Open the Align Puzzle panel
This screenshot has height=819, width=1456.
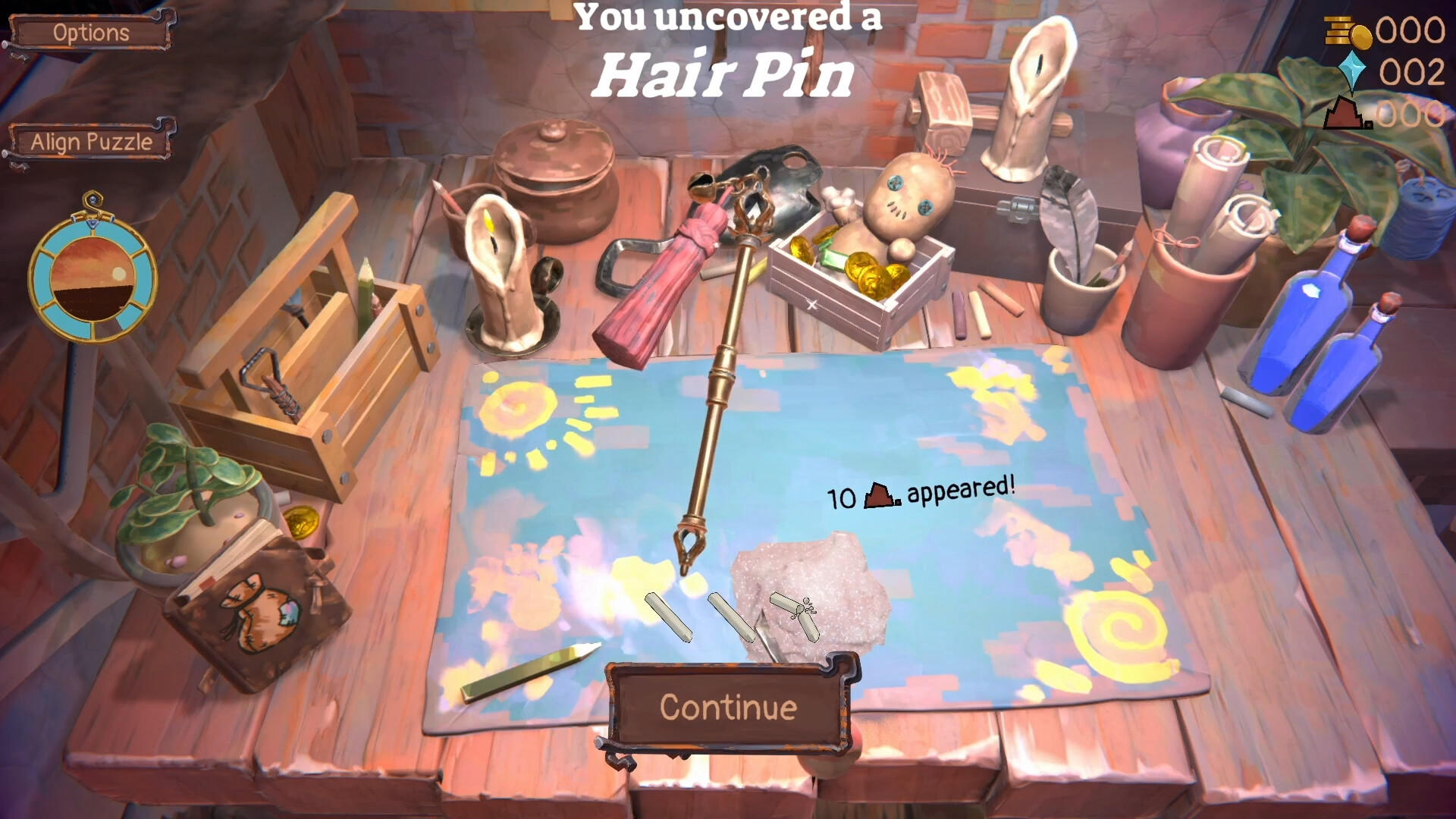tap(91, 141)
